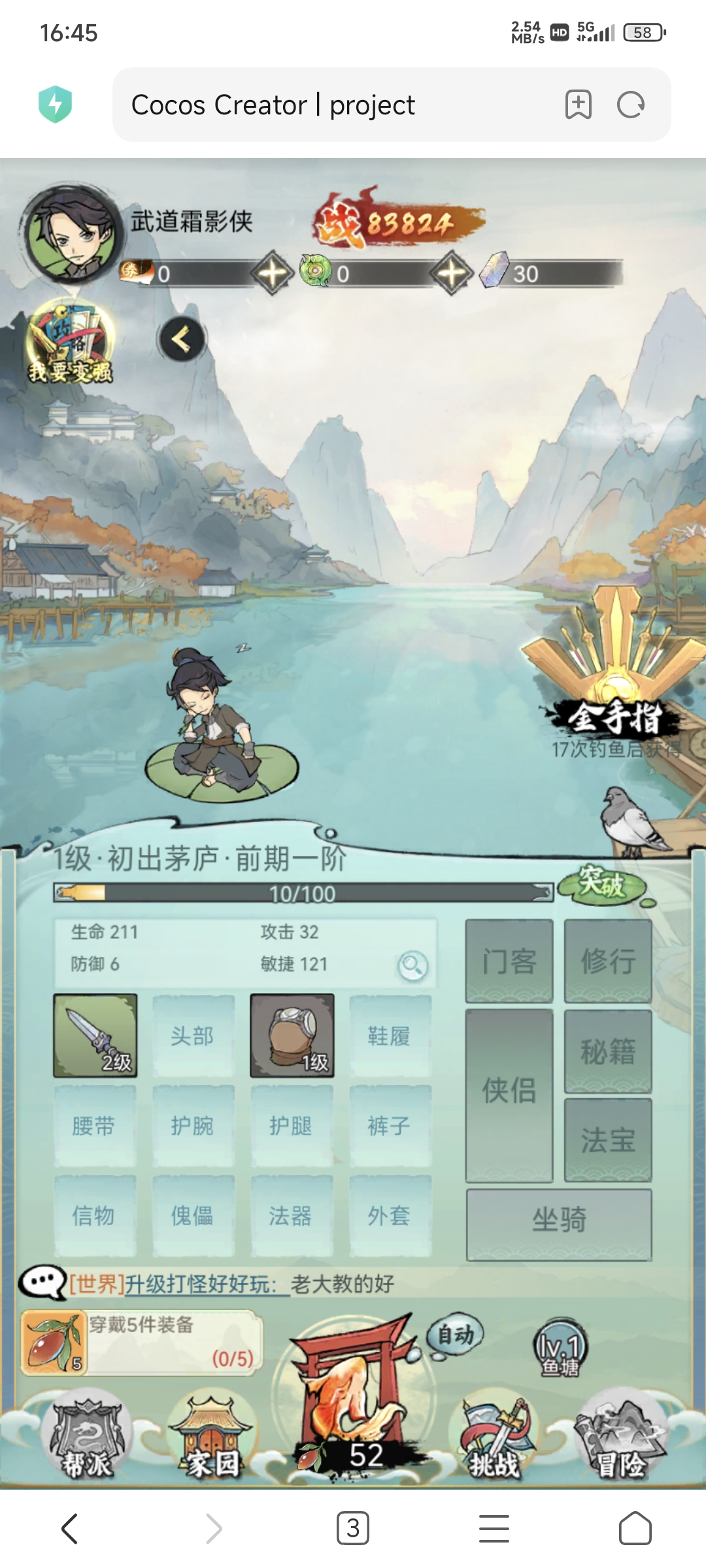Activate the 突破 breakthrough button
The width and height of the screenshot is (706, 1568).
603,885
